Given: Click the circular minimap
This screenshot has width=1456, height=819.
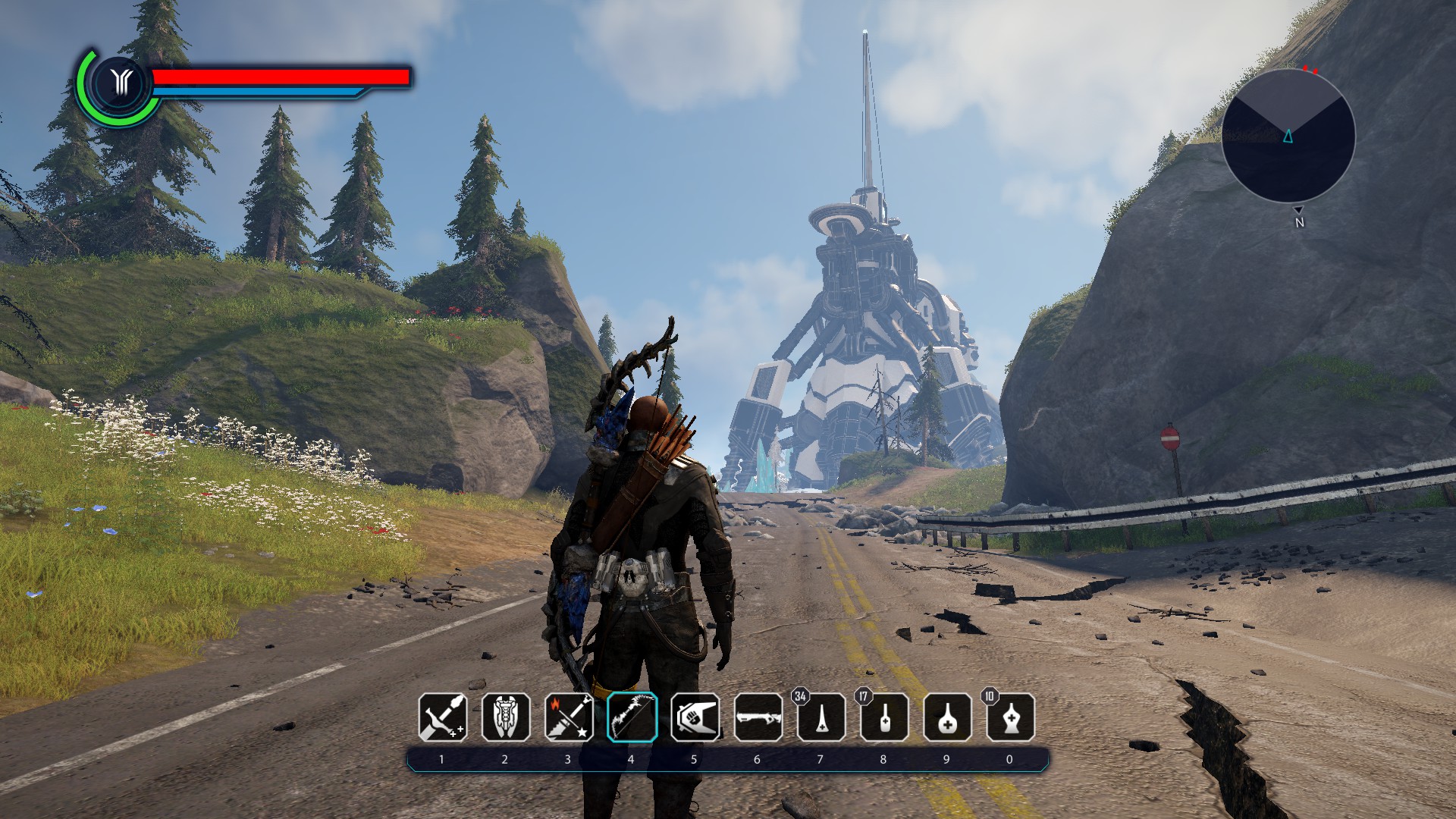Looking at the screenshot, I should tap(1288, 136).
